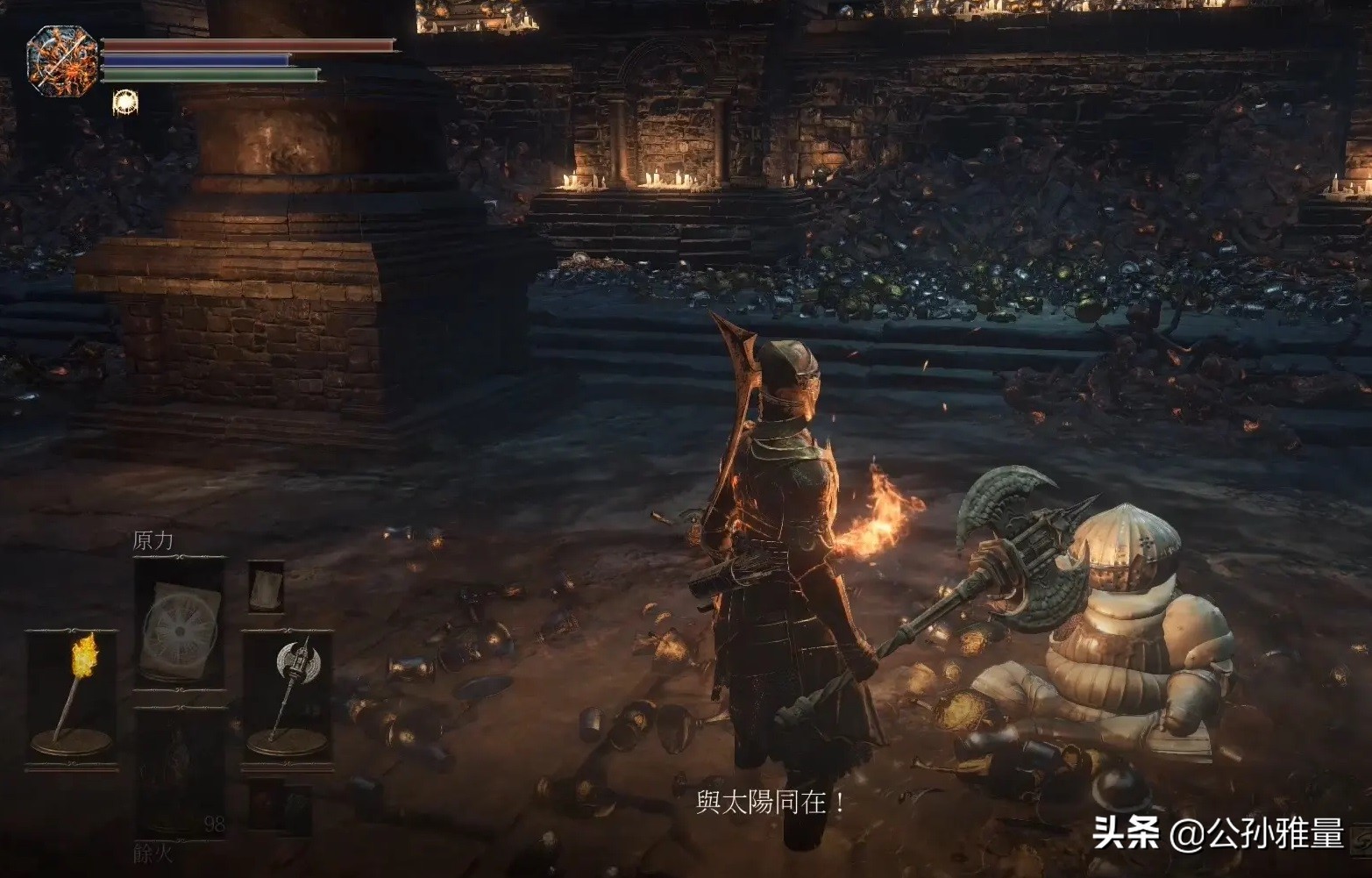Click the glowing sun buff status icon
The height and width of the screenshot is (878, 1372).
[x=125, y=103]
